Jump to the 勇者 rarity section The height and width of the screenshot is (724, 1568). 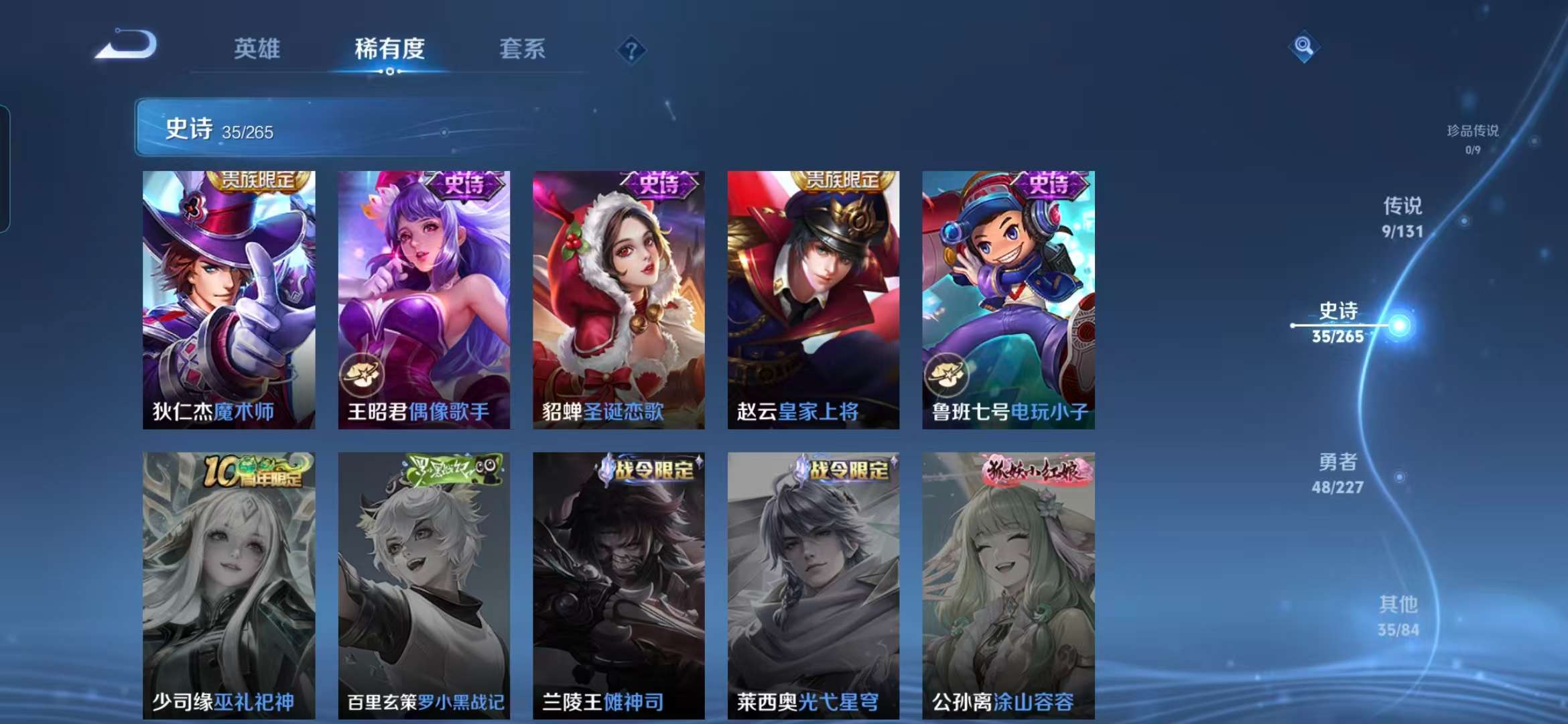point(1337,473)
